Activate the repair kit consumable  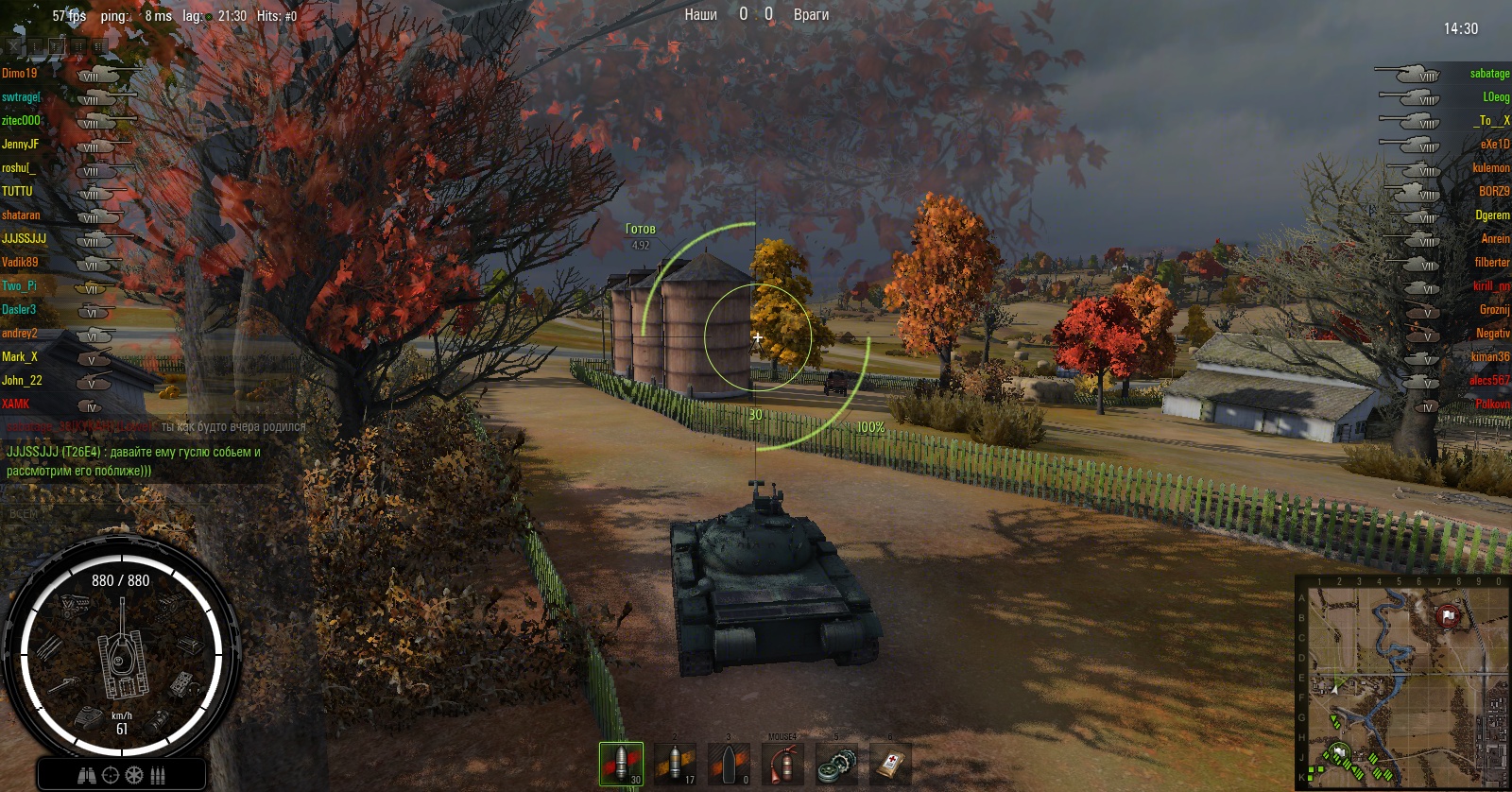tap(836, 764)
